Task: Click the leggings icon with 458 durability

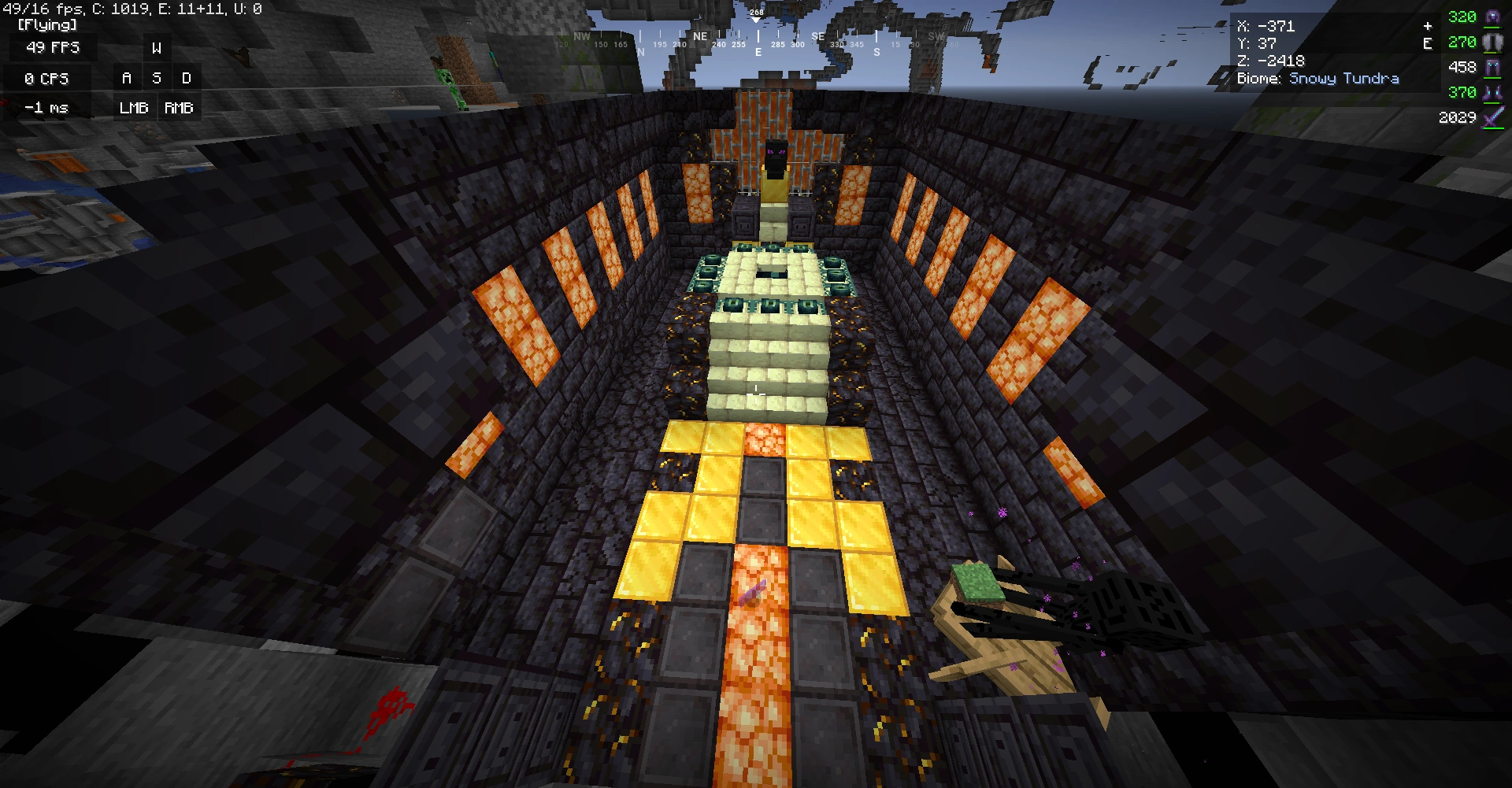Action: pyautogui.click(x=1495, y=68)
